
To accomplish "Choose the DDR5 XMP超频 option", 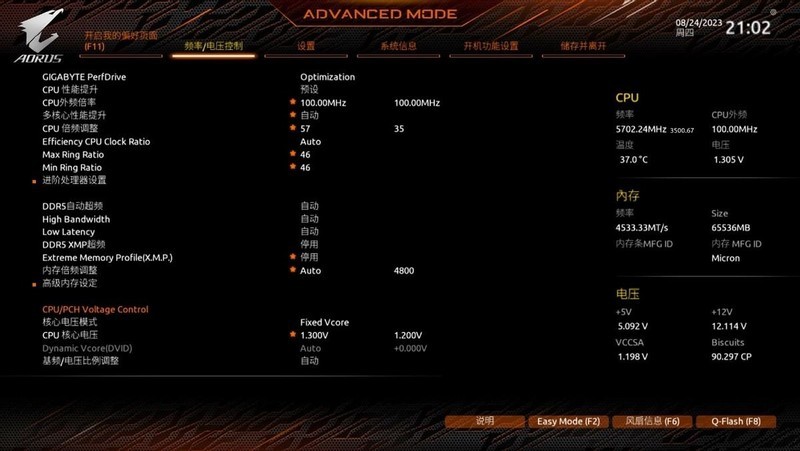I will tap(74, 244).
